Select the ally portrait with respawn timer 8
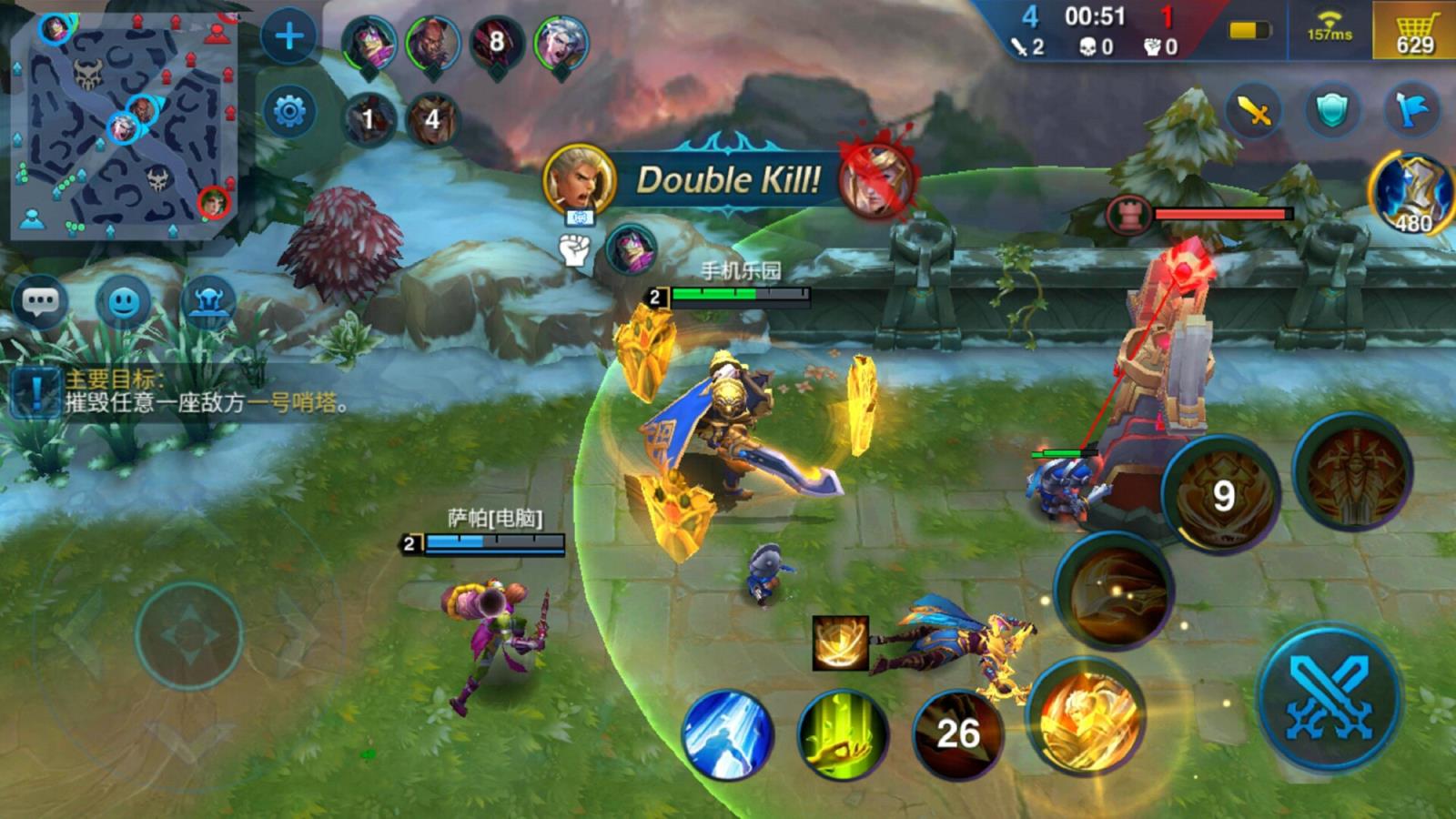Image resolution: width=1456 pixels, height=819 pixels. click(x=496, y=42)
